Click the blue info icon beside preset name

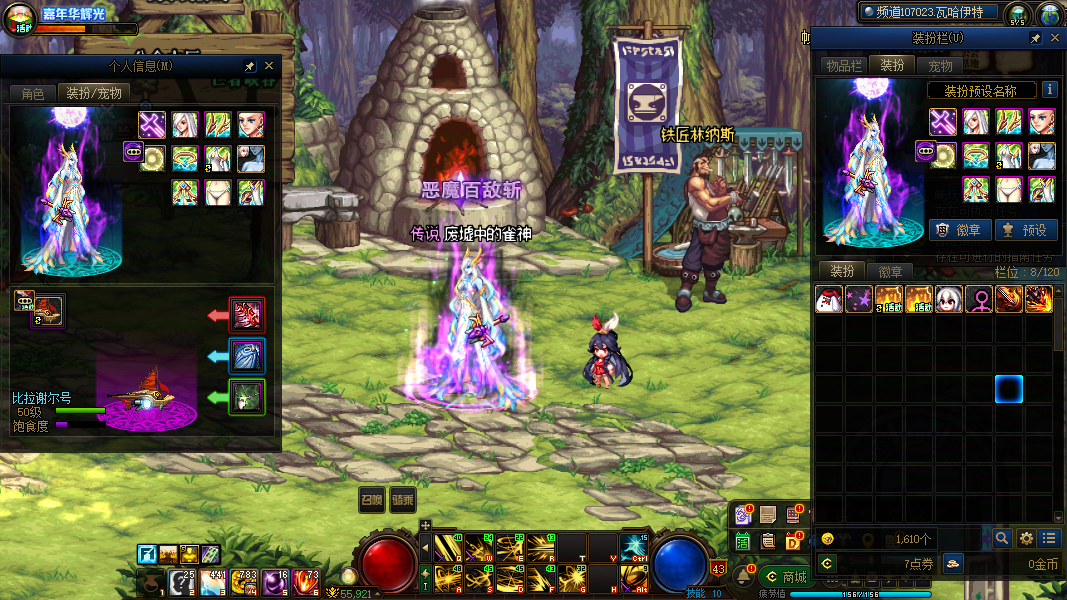click(1050, 90)
